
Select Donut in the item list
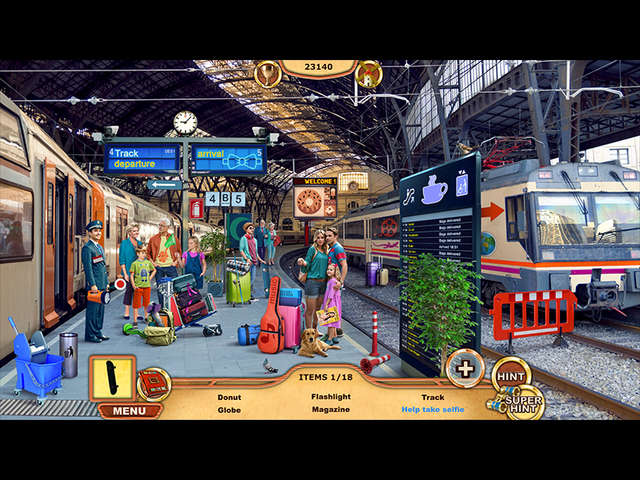click(229, 397)
